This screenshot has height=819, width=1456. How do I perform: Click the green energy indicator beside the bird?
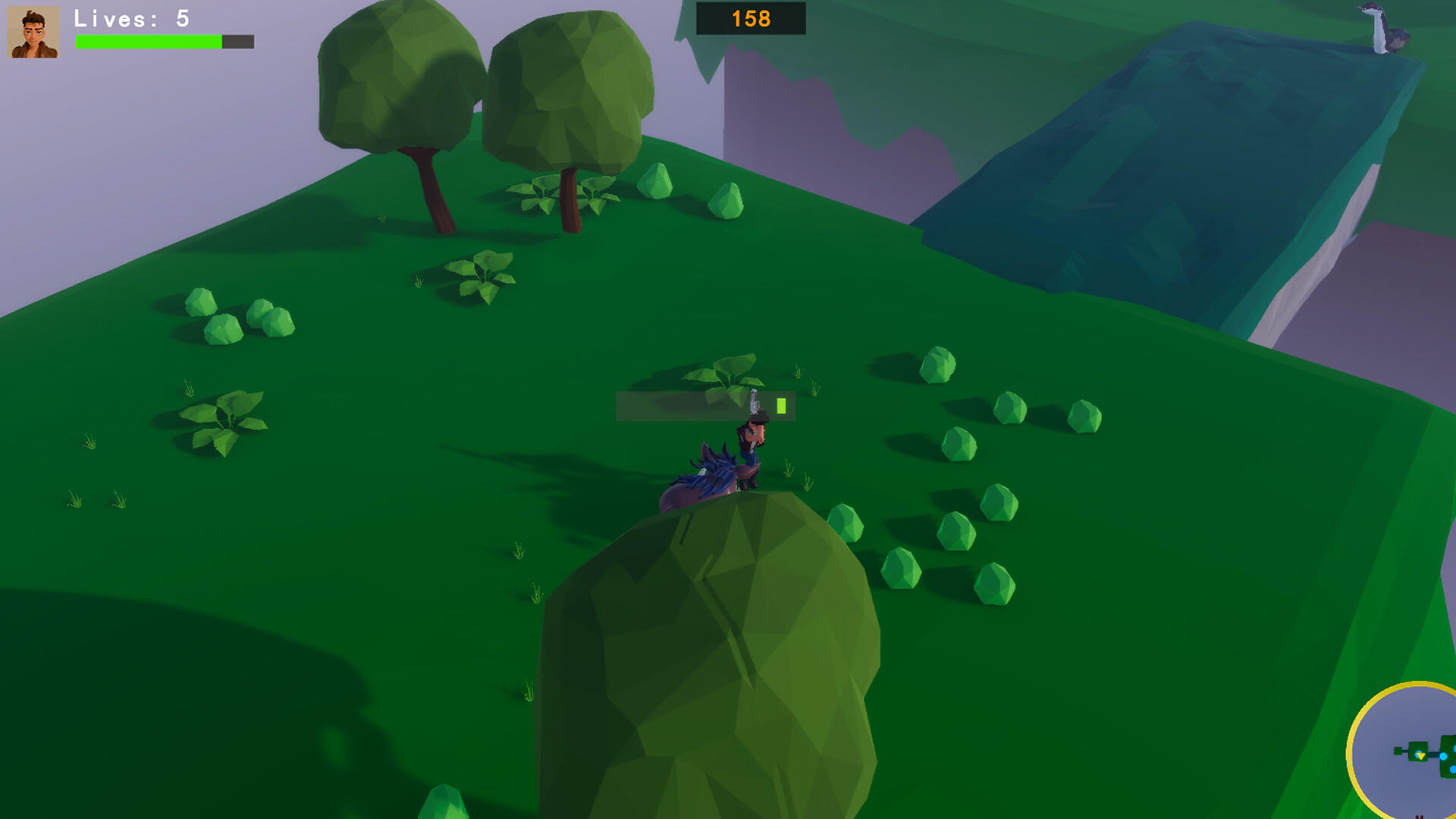coord(780,406)
